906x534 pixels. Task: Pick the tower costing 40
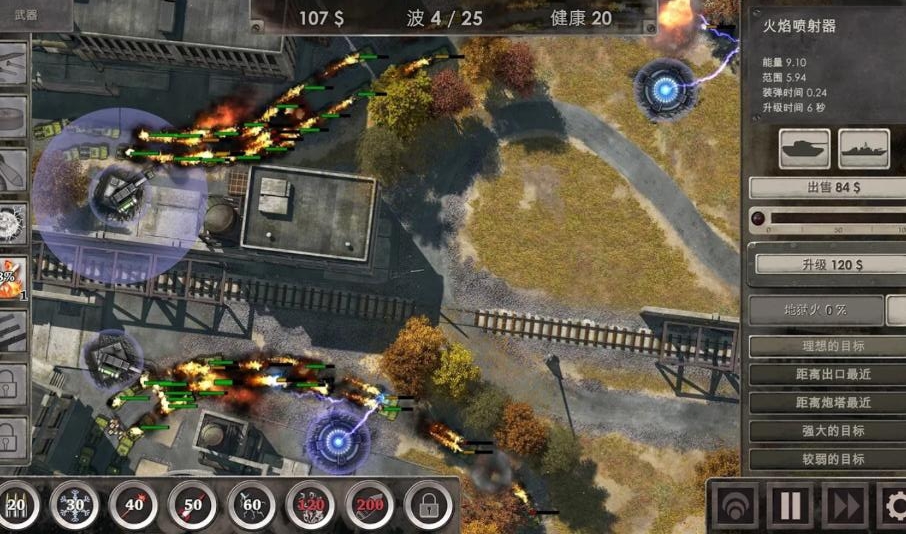pyautogui.click(x=133, y=506)
